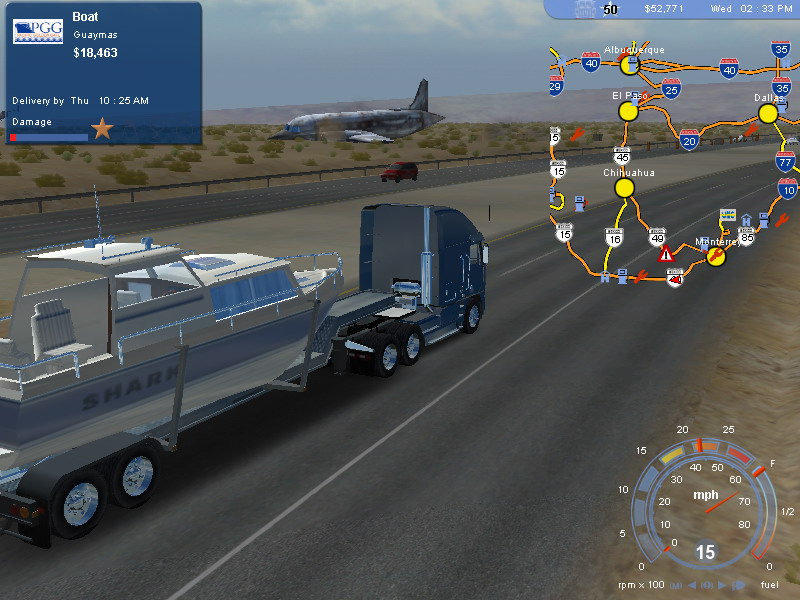Select the Interstate 10 route shield
The height and width of the screenshot is (600, 800).
point(788,187)
